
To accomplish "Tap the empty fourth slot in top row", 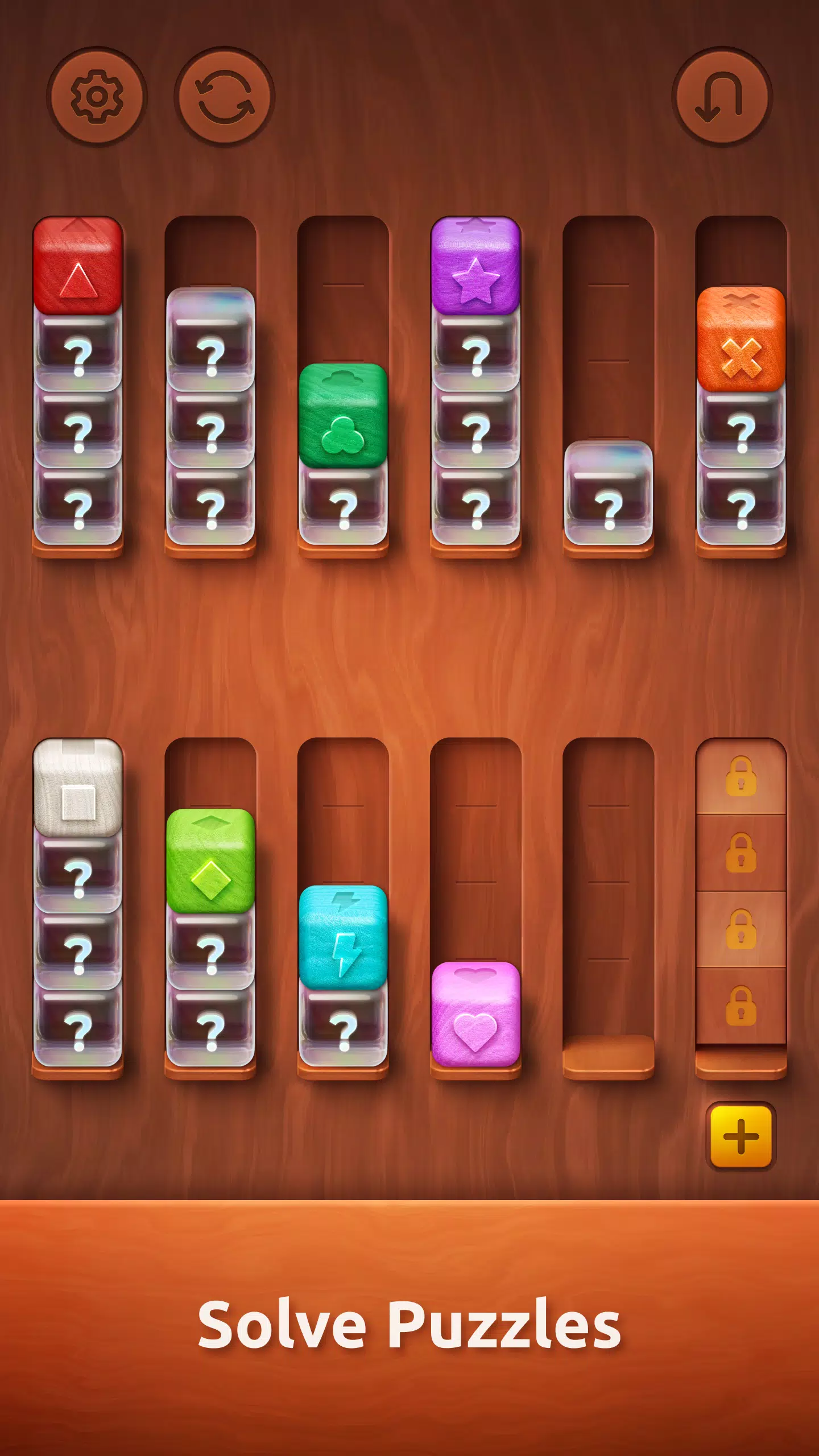I will (x=609, y=313).
